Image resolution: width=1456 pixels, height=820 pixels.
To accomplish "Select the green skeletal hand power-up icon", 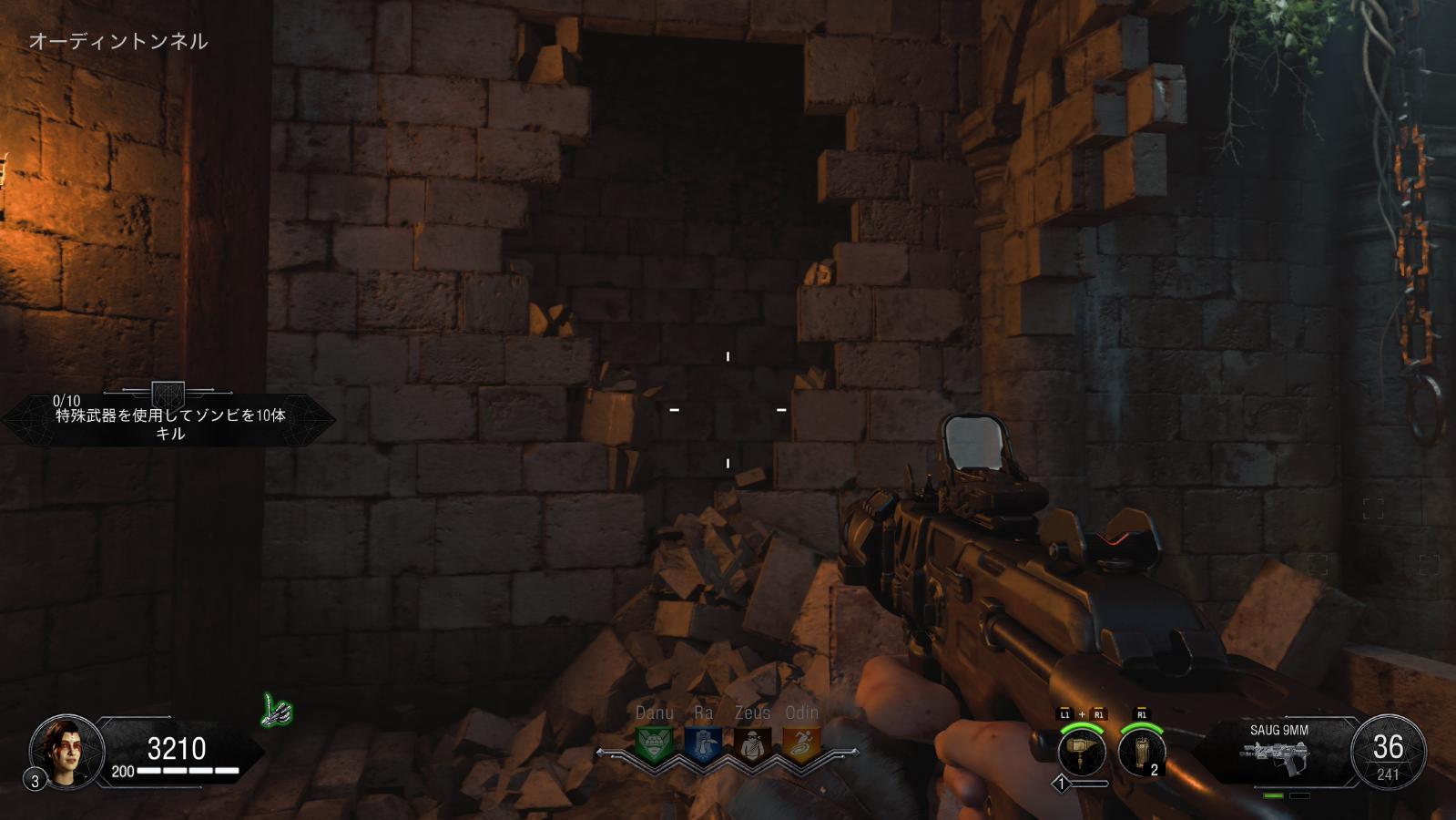I will click(x=277, y=711).
